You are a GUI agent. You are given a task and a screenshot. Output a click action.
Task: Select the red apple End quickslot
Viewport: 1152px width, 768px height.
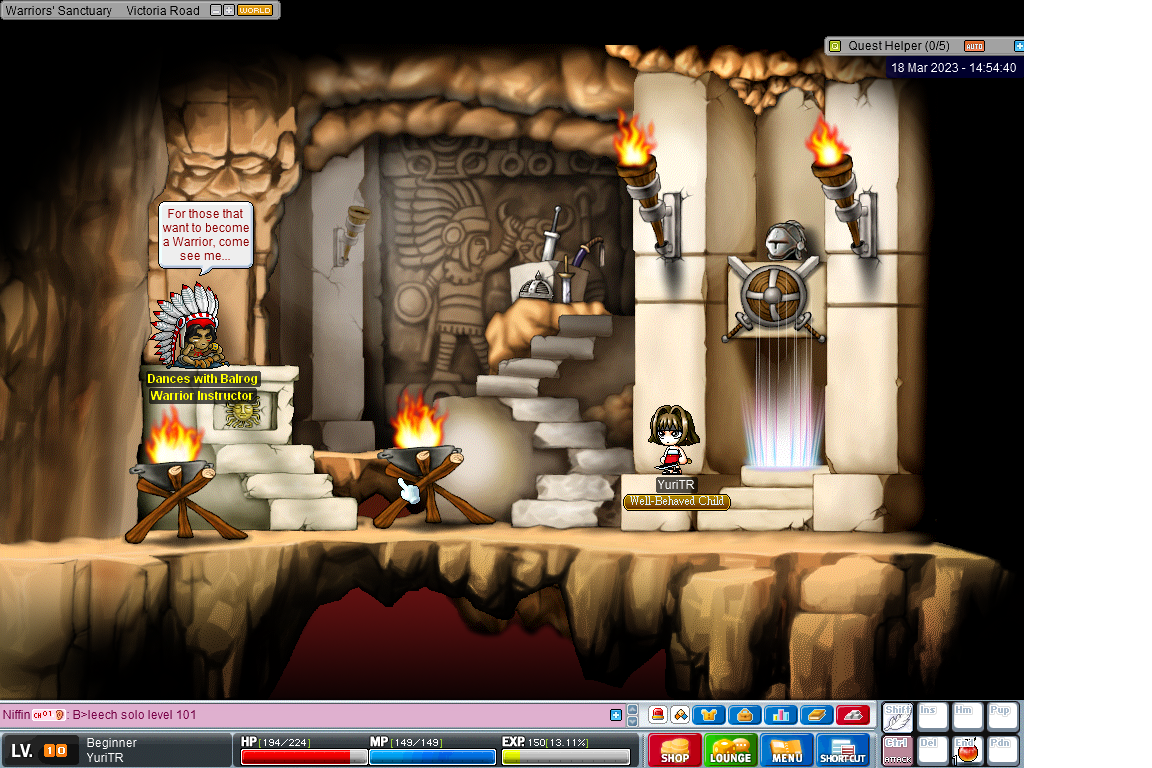click(x=968, y=751)
